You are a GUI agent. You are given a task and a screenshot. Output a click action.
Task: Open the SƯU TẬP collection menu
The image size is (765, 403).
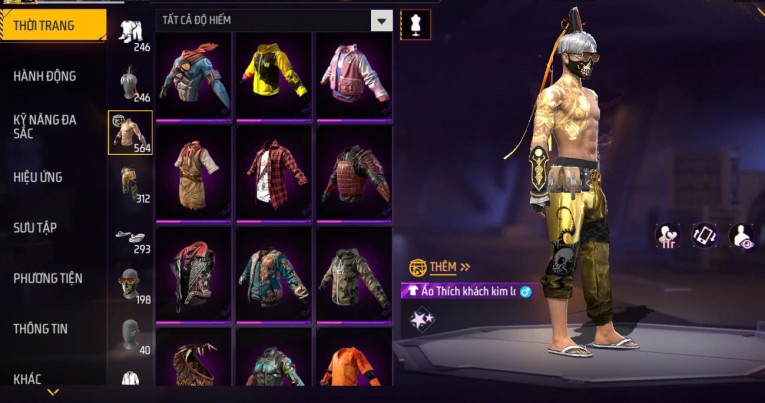(x=35, y=228)
